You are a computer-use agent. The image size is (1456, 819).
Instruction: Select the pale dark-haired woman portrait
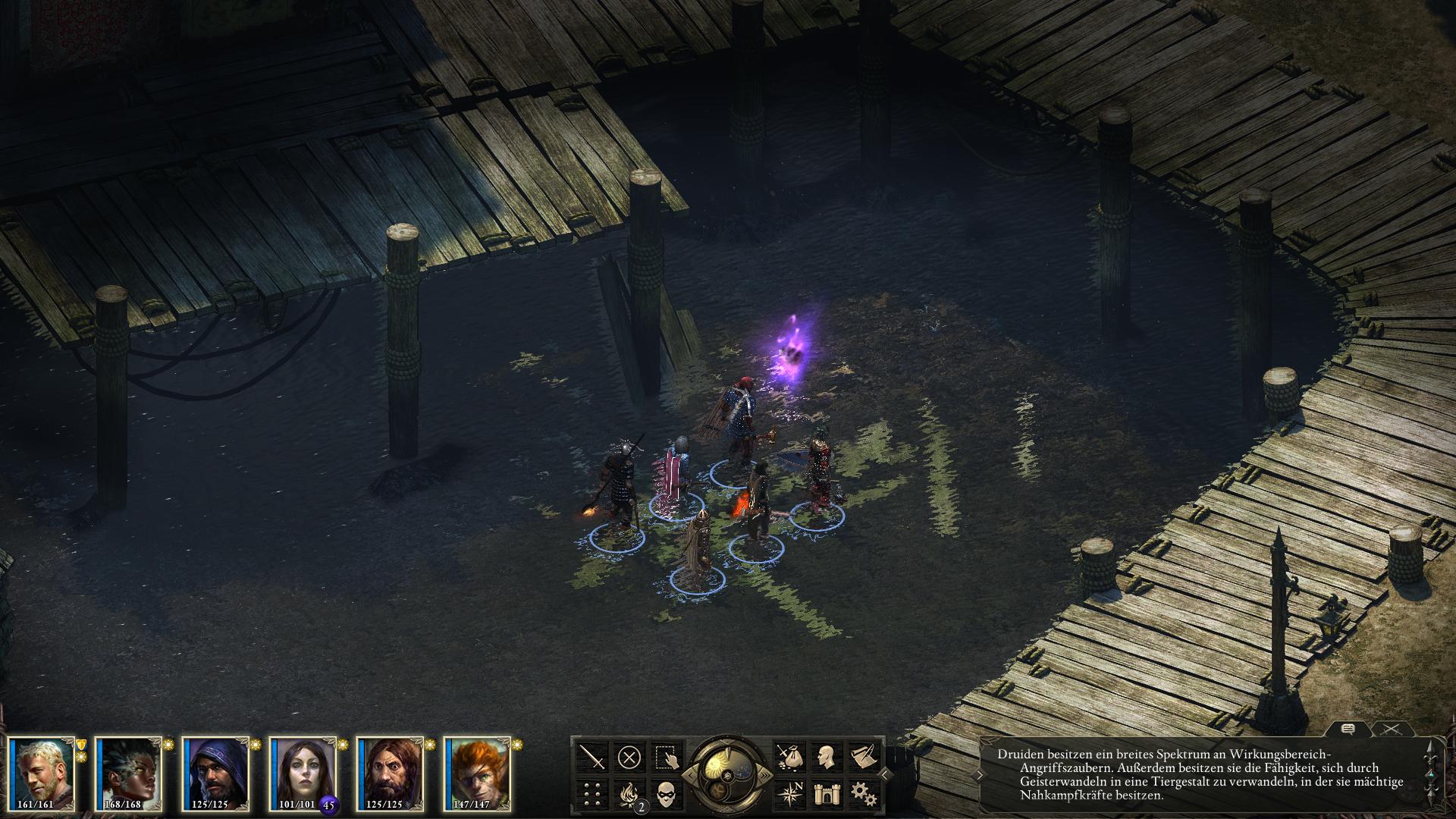click(x=303, y=773)
